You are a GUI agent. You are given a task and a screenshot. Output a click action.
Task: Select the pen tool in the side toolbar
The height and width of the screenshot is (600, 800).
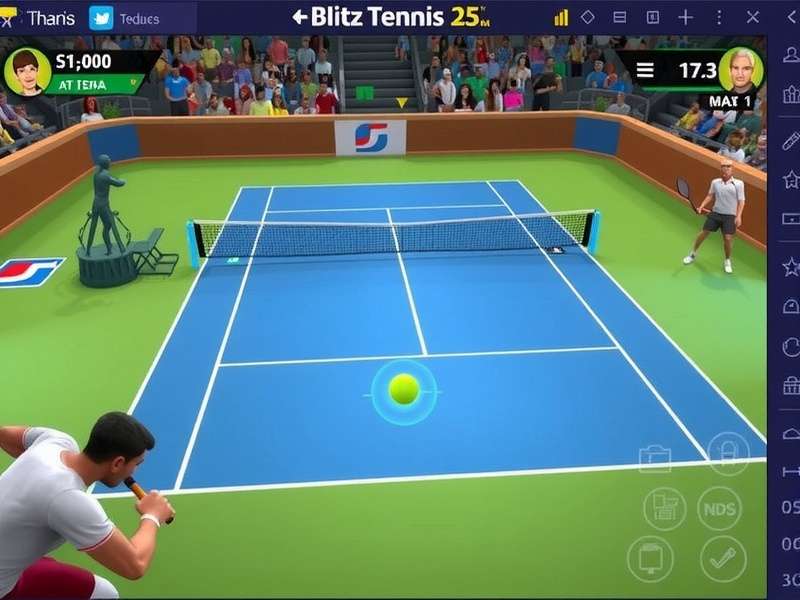[x=790, y=141]
